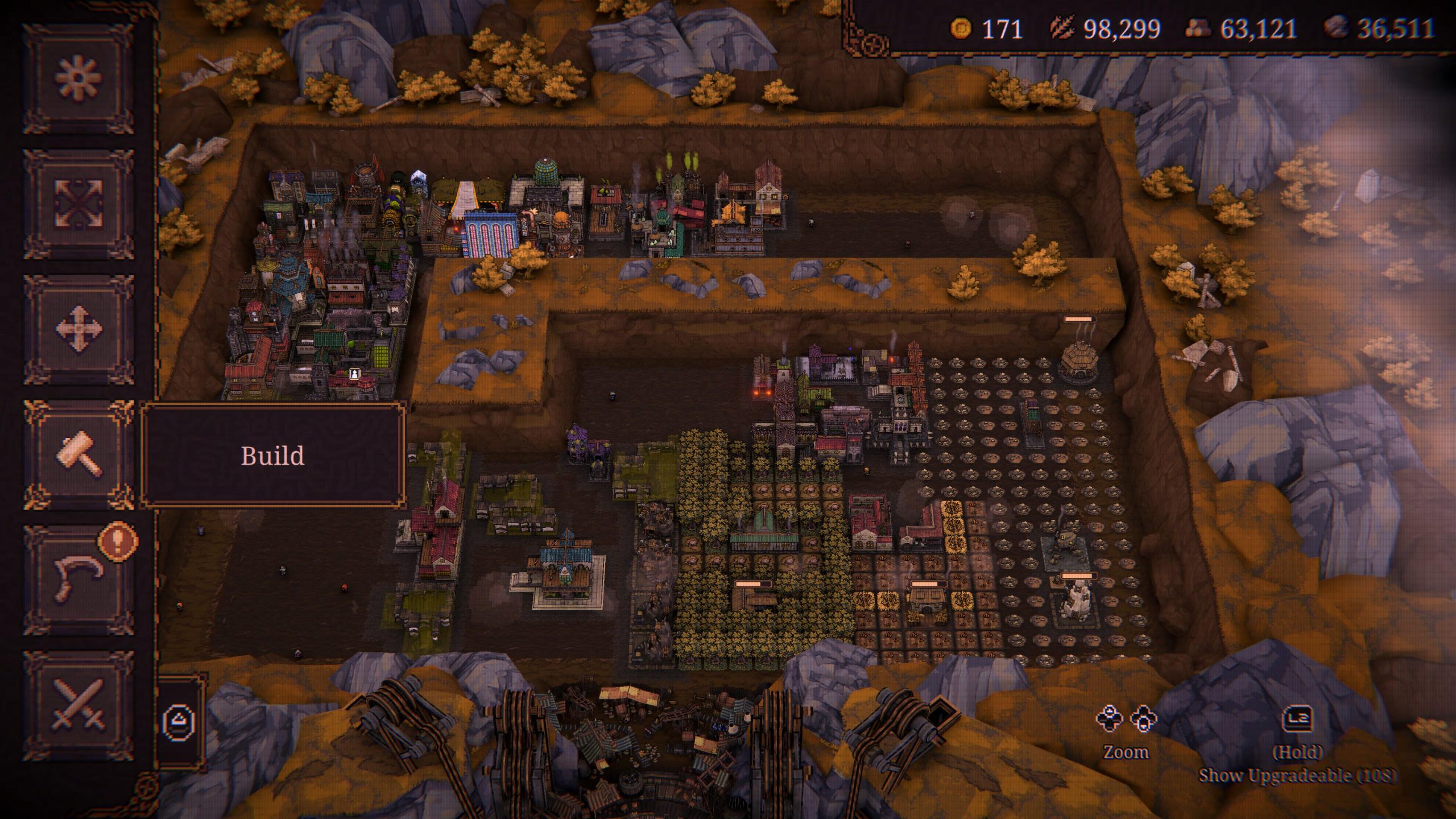This screenshot has height=819, width=1456.
Task: Select the diagonal expand-arrows tool
Action: pyautogui.click(x=79, y=203)
